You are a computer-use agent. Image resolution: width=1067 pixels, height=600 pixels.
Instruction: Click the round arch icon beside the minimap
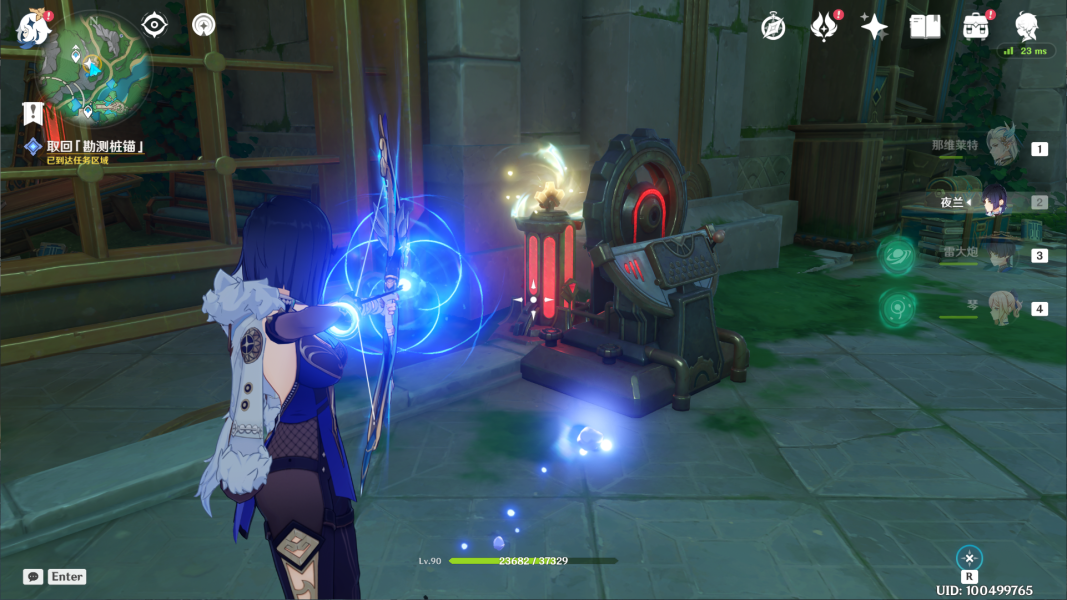tap(204, 25)
